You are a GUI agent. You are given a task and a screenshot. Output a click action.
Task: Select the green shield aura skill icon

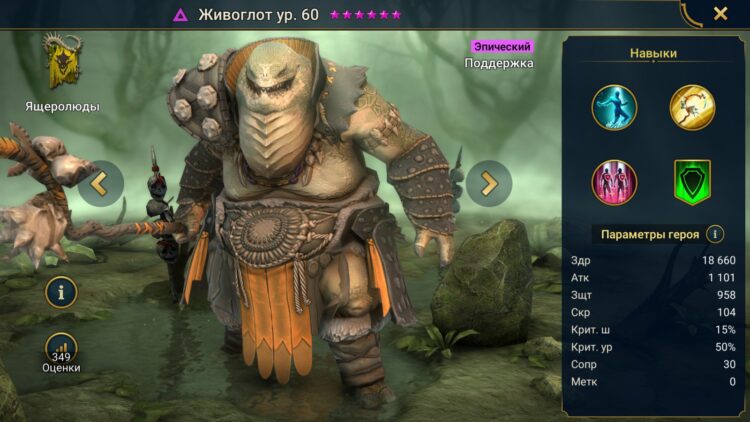point(691,182)
